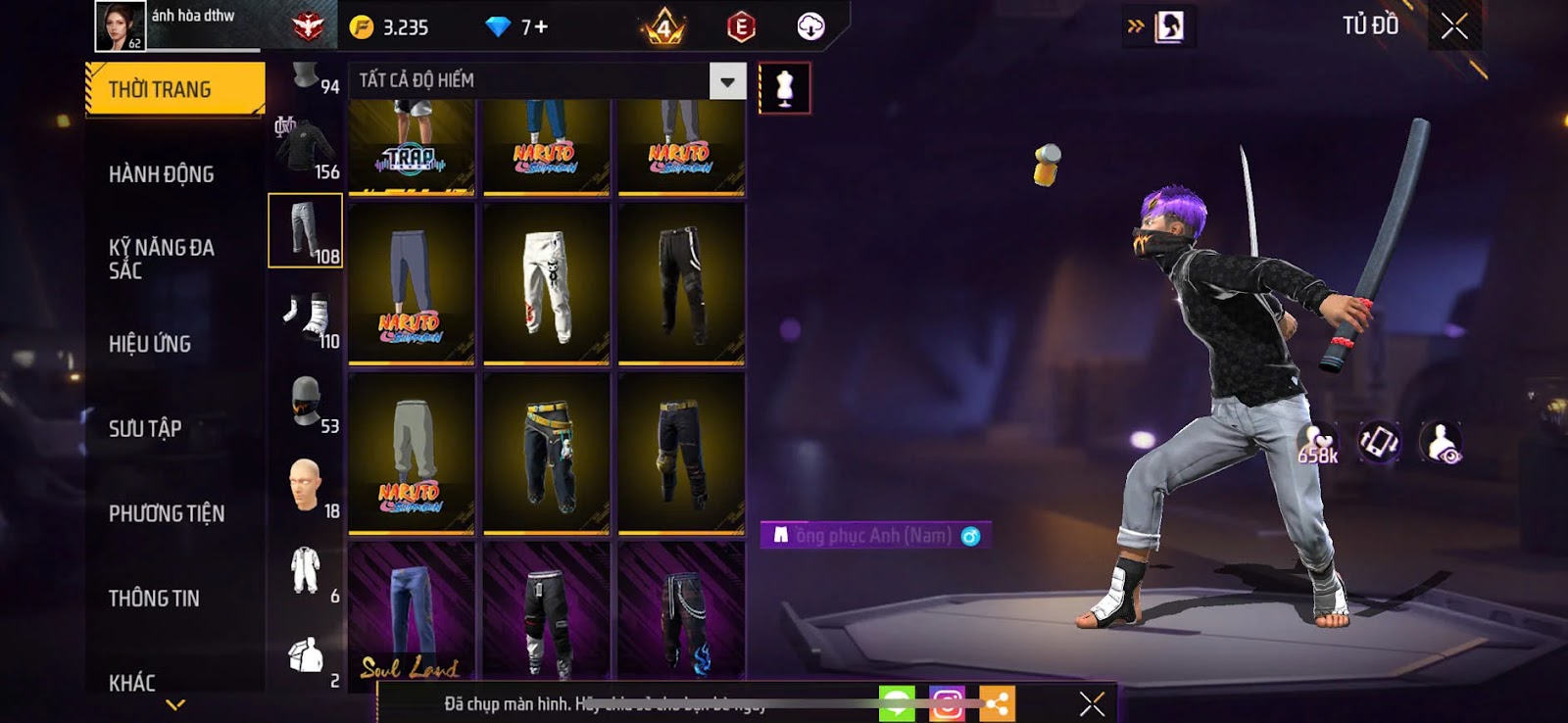1568x723 pixels.
Task: Open the mask category with 53 items
Action: pyautogui.click(x=306, y=404)
